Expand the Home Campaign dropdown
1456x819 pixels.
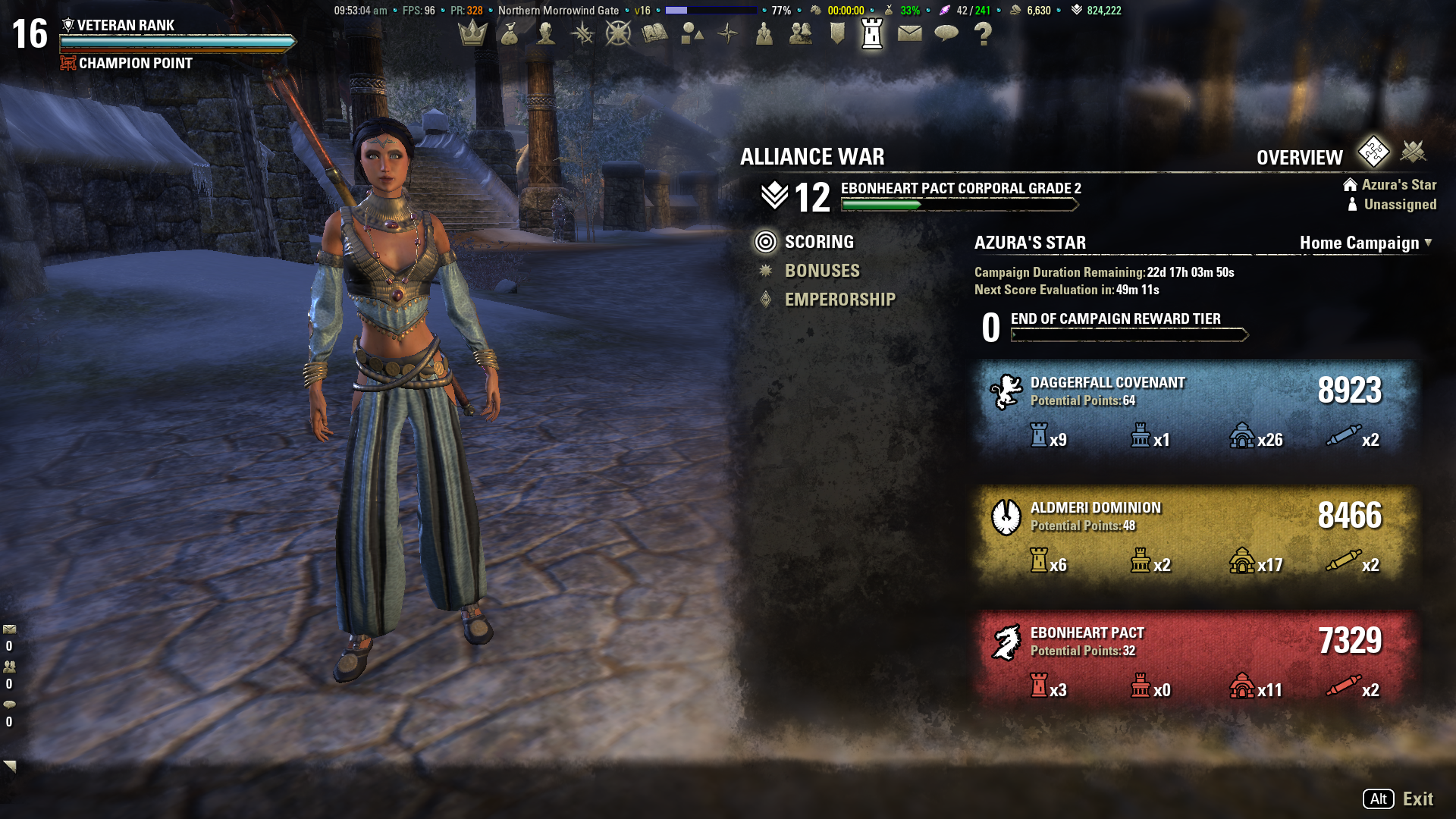click(x=1366, y=243)
